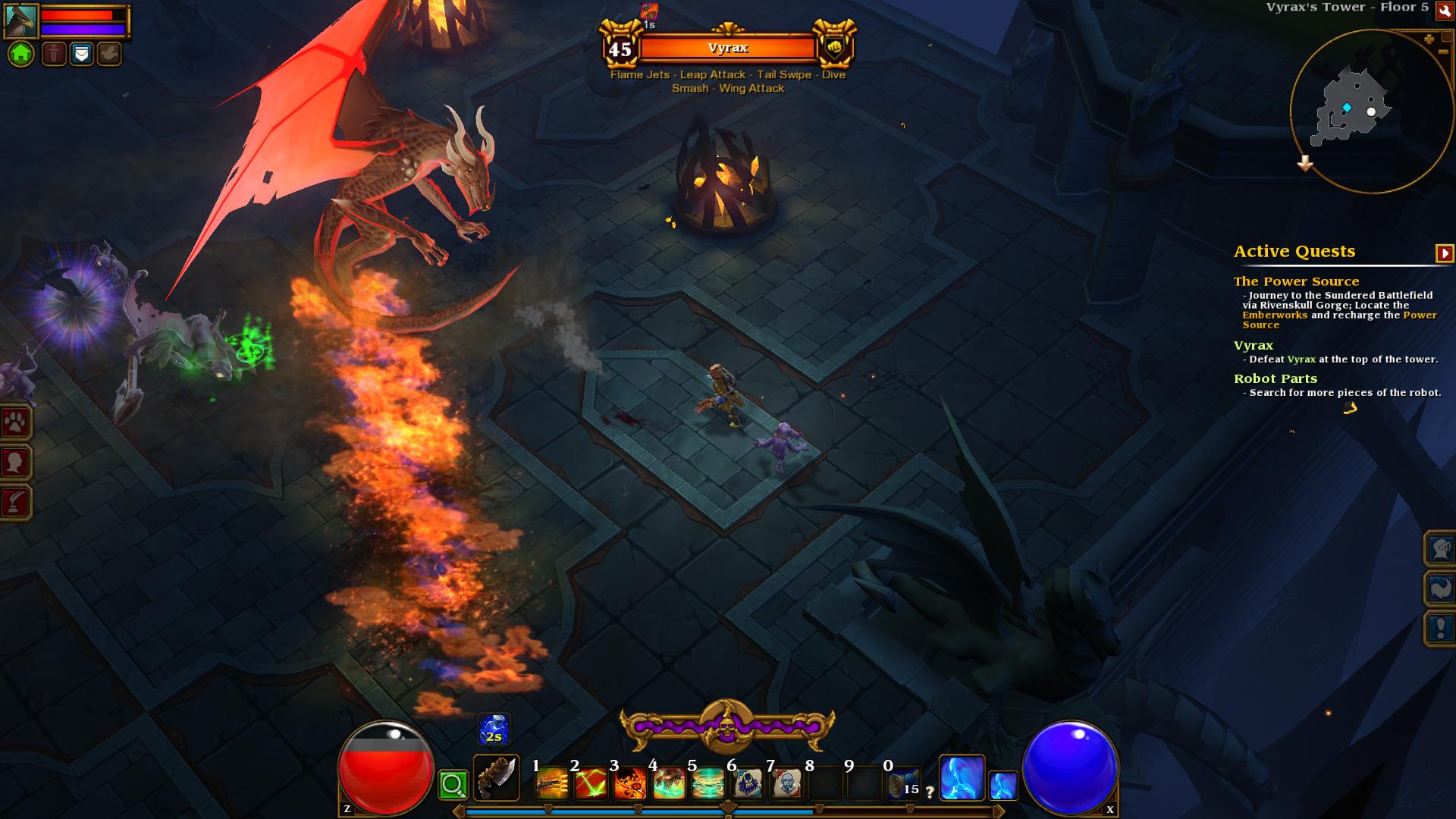
Task: Set pet to the blue shield defensive stance
Action: tap(81, 54)
